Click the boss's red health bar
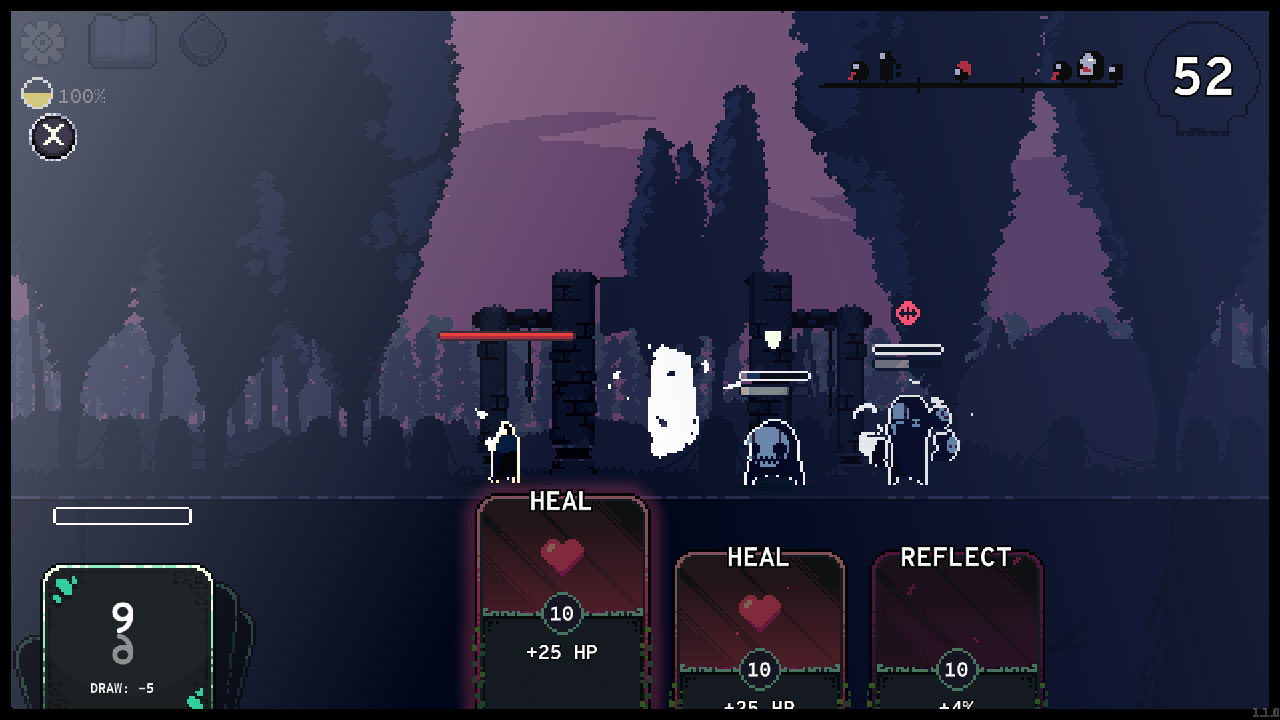The image size is (1280, 720). 508,335
